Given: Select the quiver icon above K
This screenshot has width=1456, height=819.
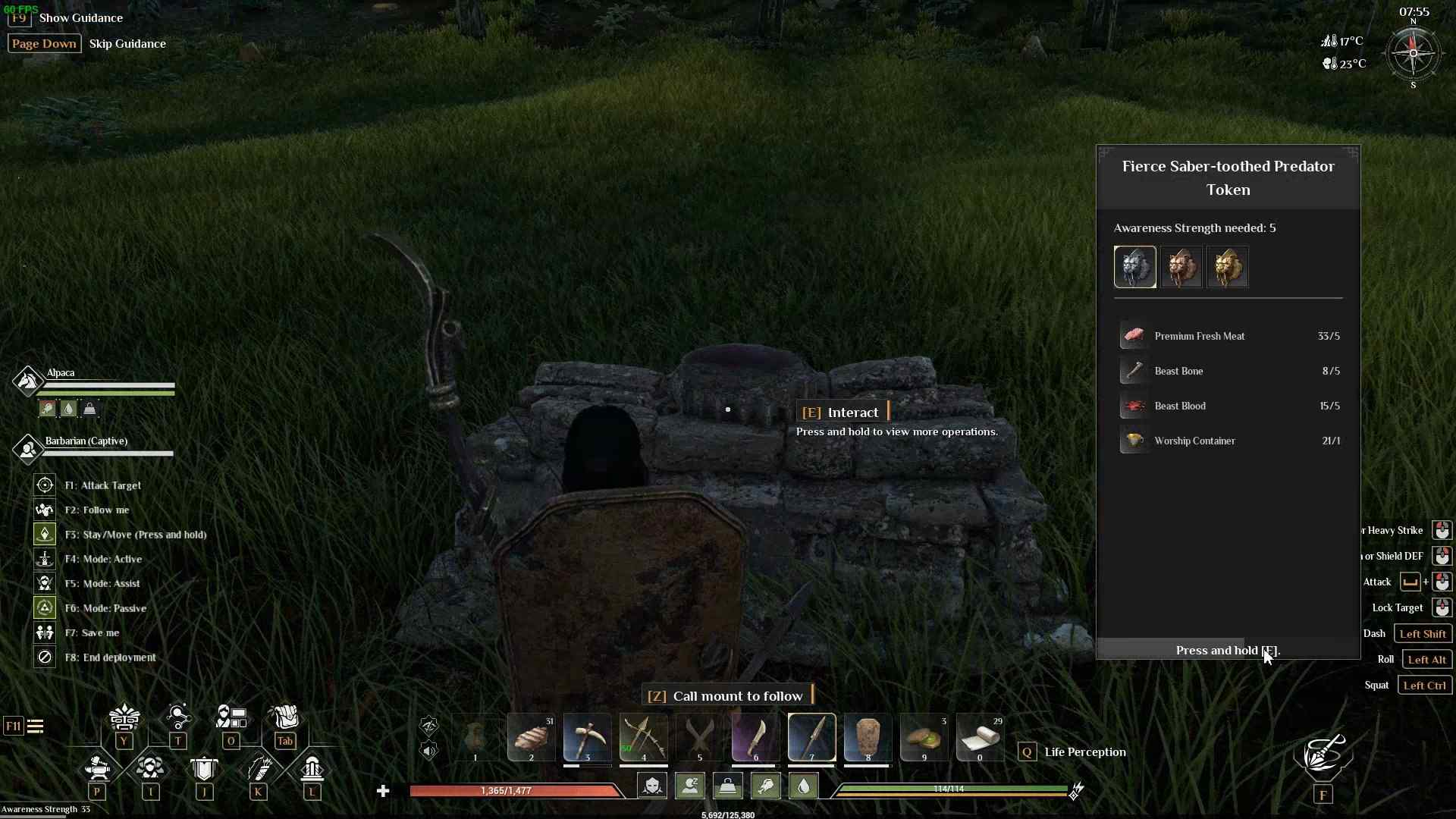Looking at the screenshot, I should point(259,768).
